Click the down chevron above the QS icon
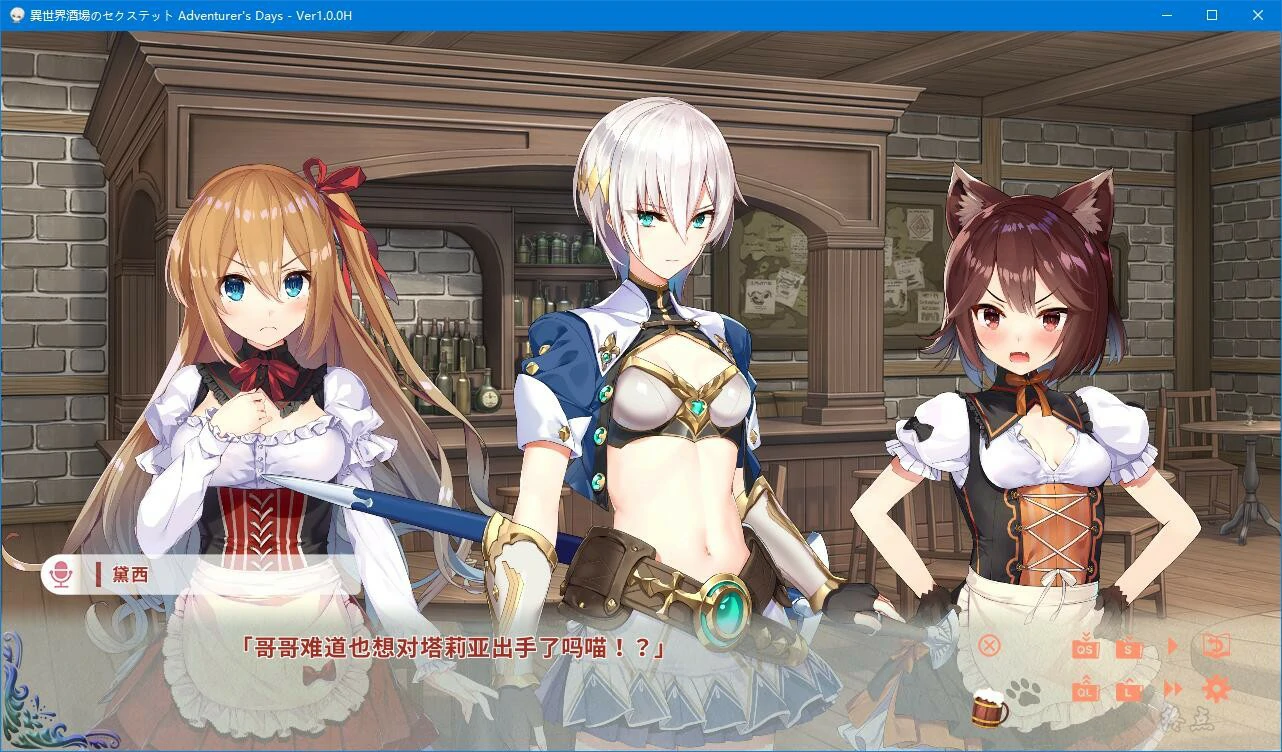Viewport: 1282px width, 752px height. point(1085,636)
